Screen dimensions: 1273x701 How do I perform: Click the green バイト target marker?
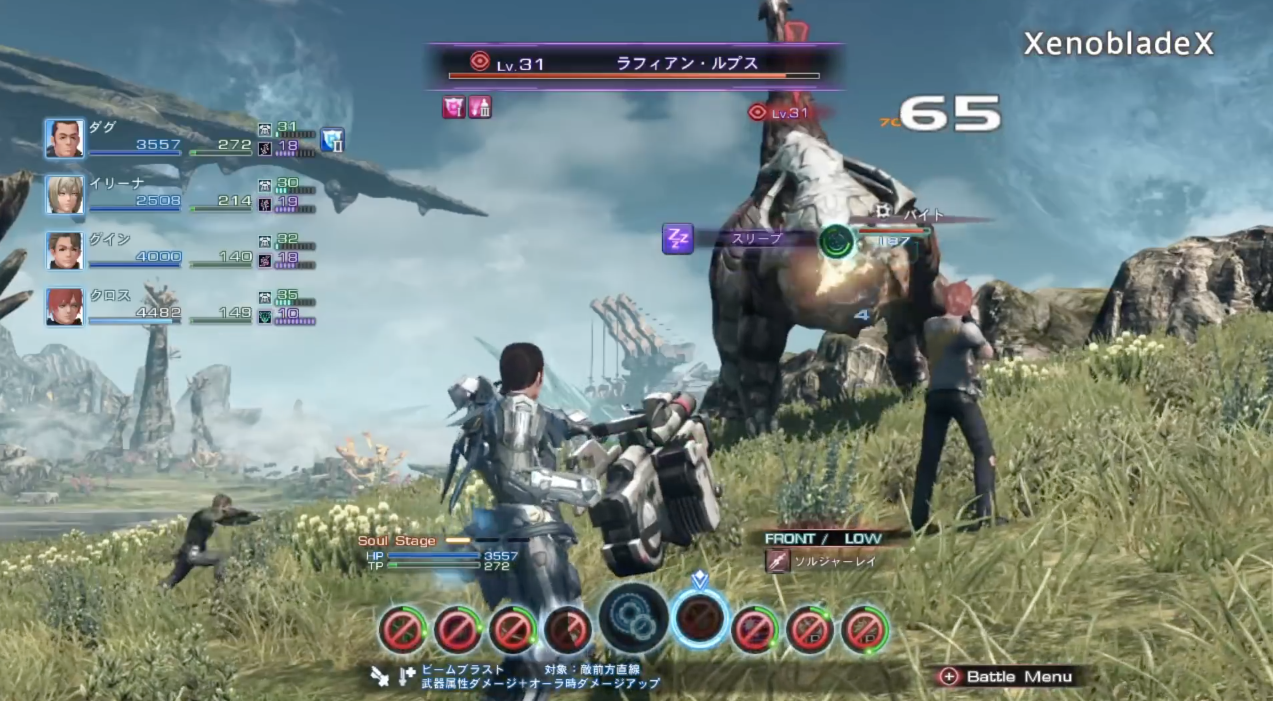pyautogui.click(x=836, y=241)
